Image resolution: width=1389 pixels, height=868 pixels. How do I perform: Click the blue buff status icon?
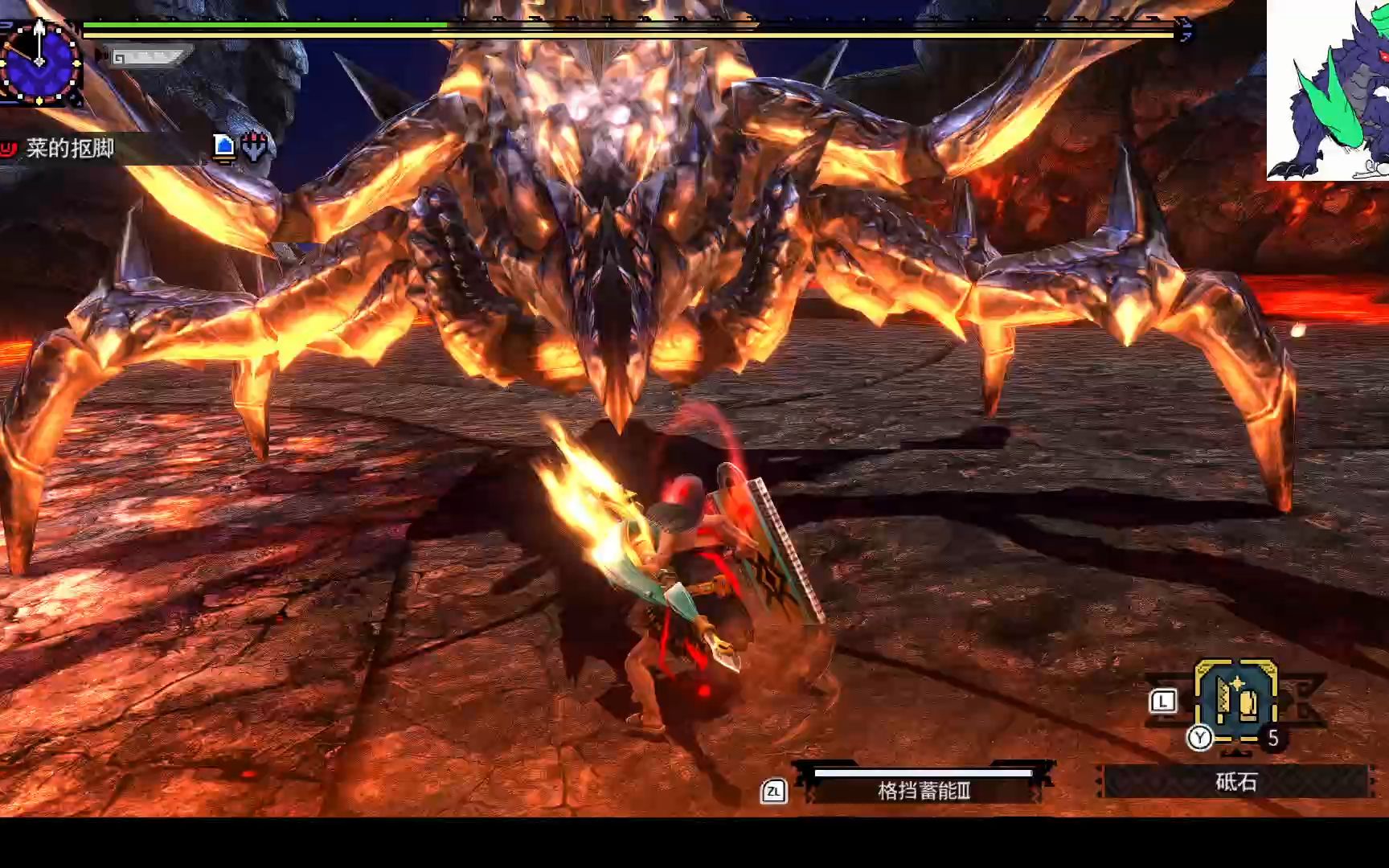click(224, 146)
